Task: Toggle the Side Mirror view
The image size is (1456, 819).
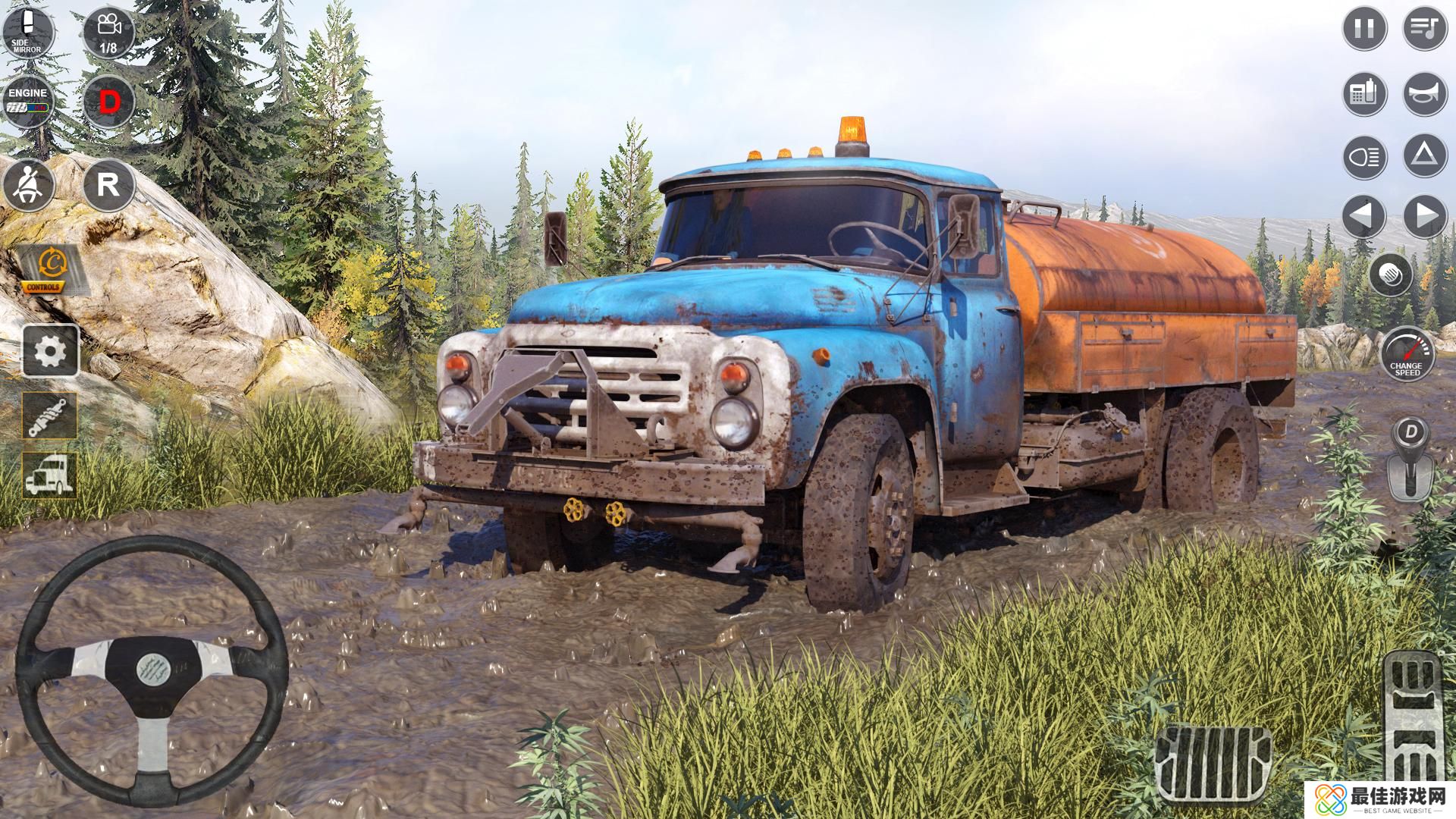Action: point(28,31)
